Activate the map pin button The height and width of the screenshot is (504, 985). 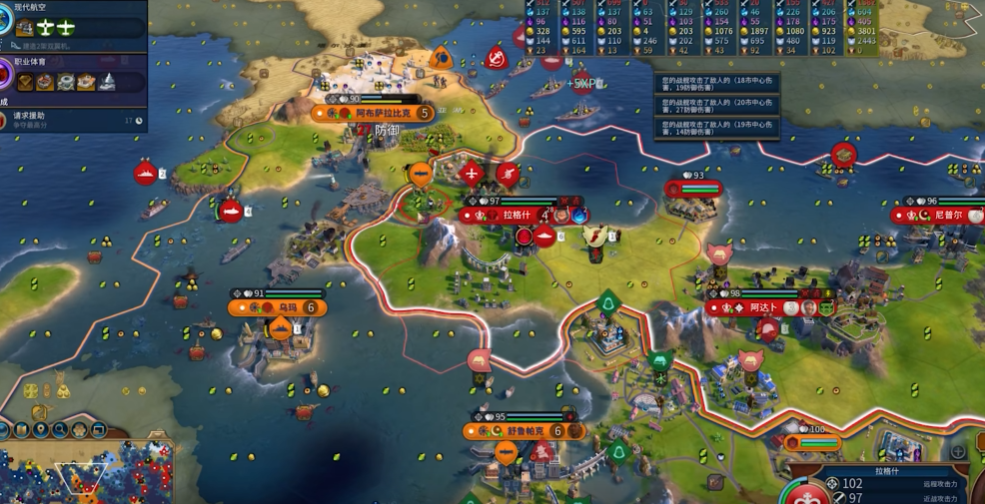(41, 431)
